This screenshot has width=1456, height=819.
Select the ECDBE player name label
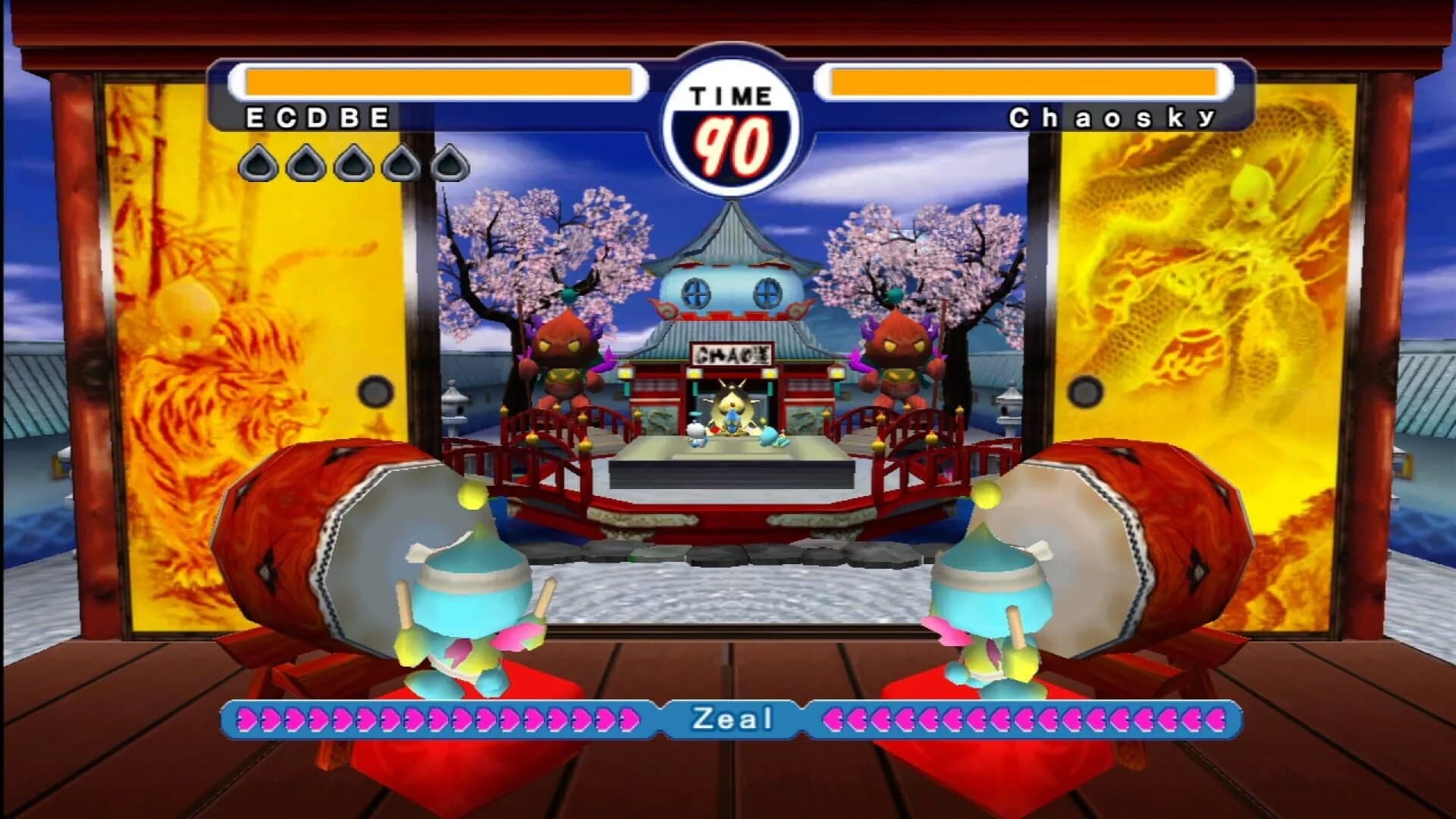pos(315,118)
